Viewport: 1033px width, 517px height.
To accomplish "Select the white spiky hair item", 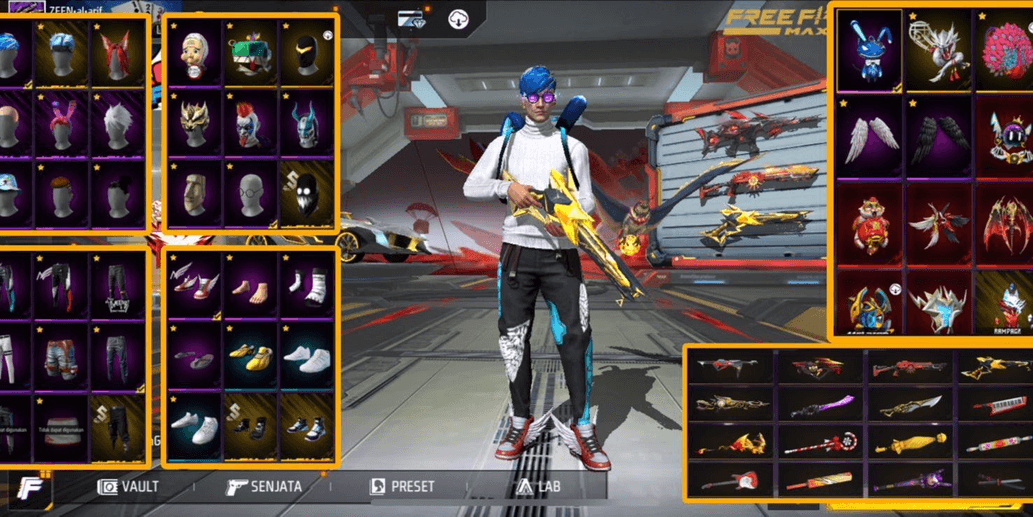I will pos(118,123).
